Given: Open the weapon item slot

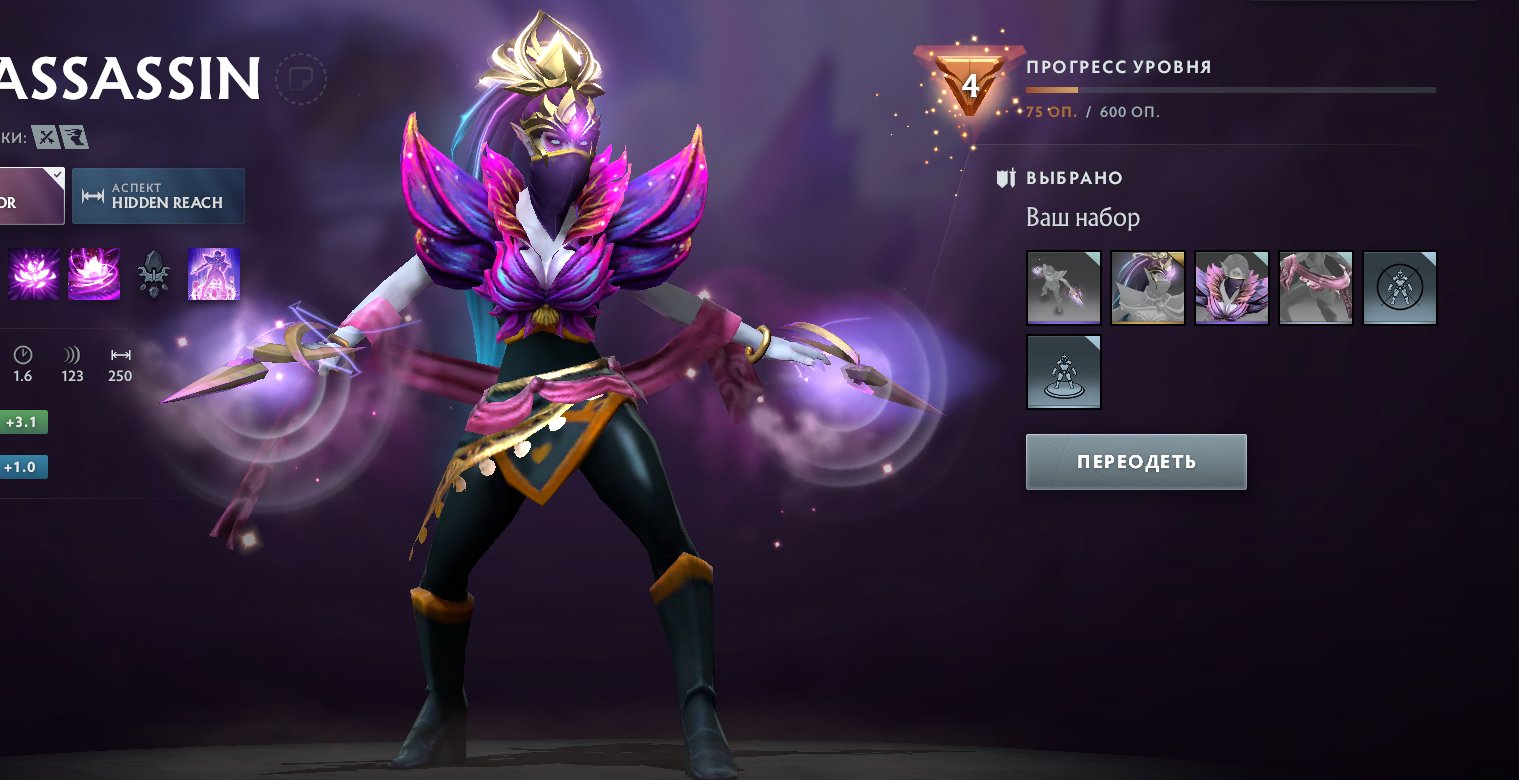Looking at the screenshot, I should tap(1064, 288).
